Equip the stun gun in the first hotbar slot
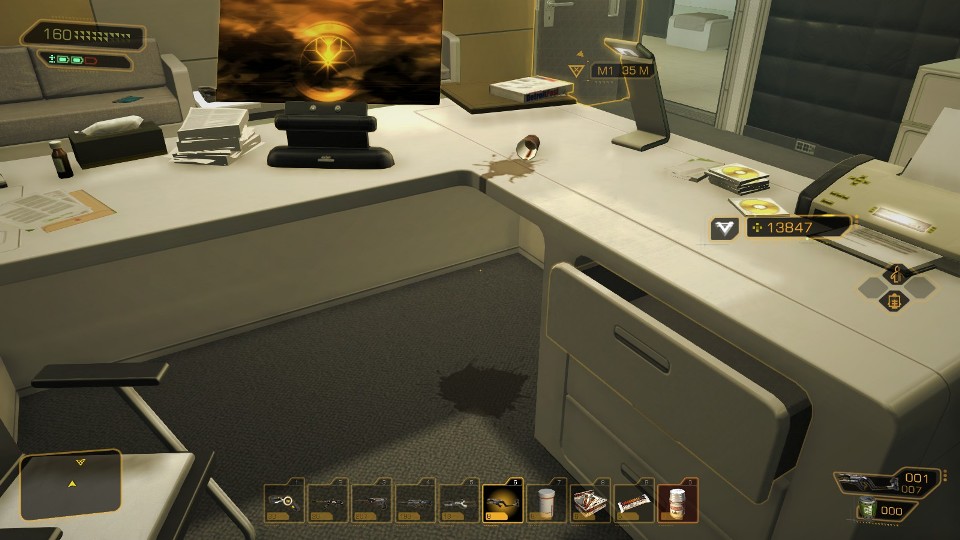Image resolution: width=960 pixels, height=540 pixels. point(282,502)
